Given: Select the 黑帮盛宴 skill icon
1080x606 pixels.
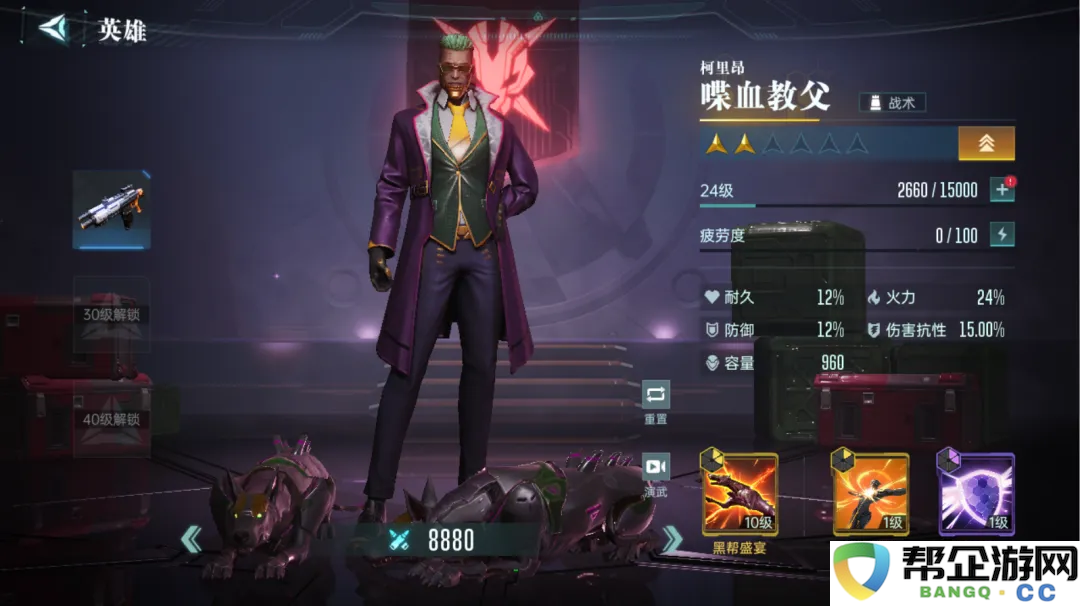Looking at the screenshot, I should pyautogui.click(x=740, y=493).
